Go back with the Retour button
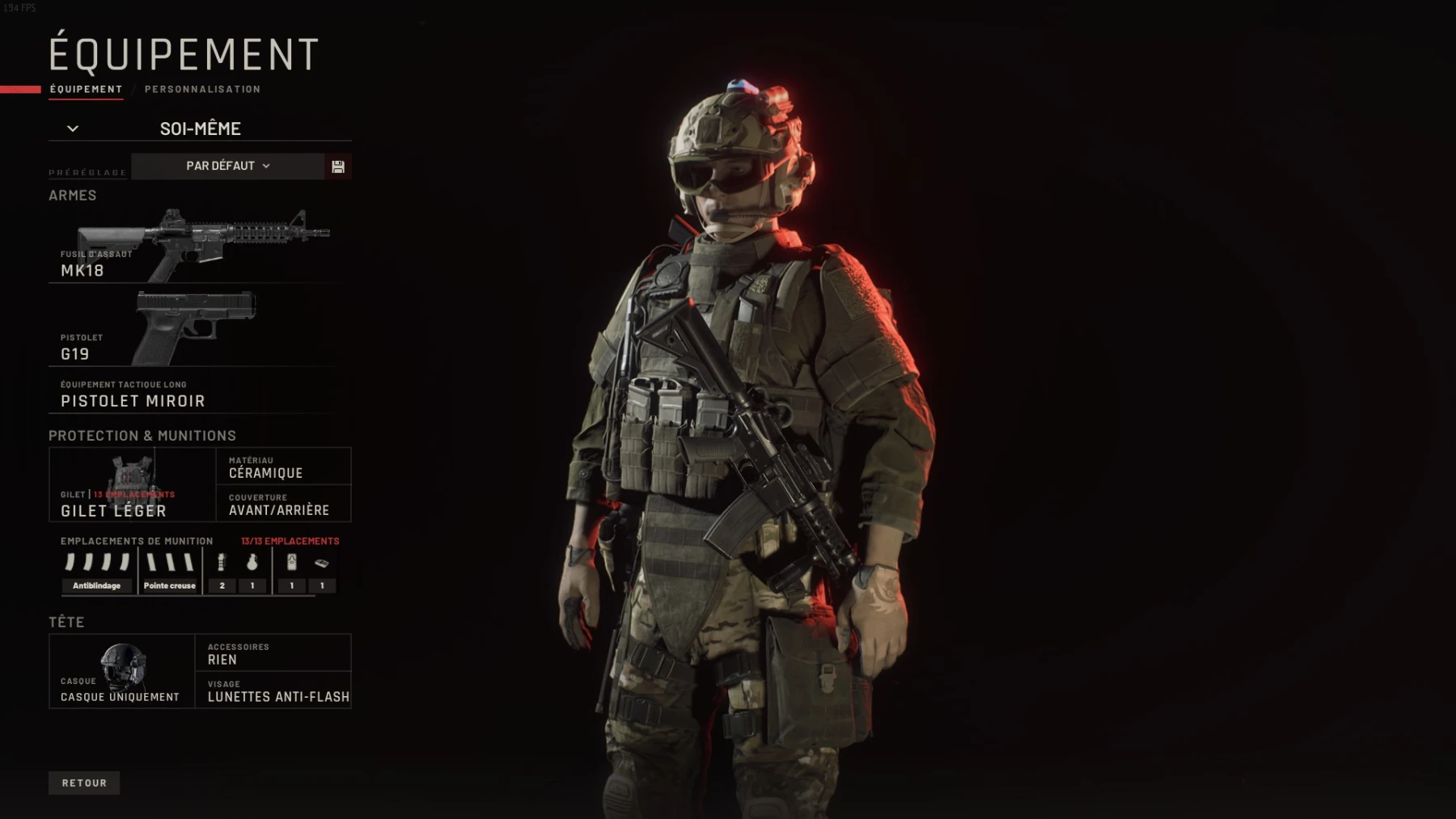1456x819 pixels. [x=84, y=783]
